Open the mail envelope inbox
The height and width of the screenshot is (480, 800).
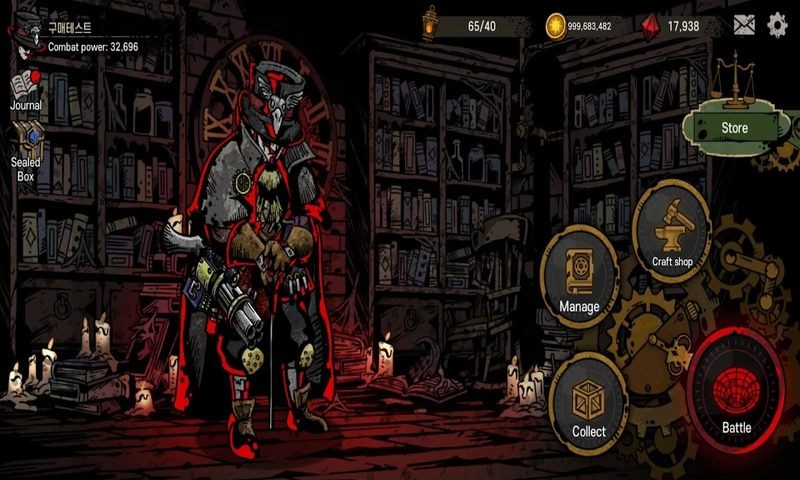point(744,25)
